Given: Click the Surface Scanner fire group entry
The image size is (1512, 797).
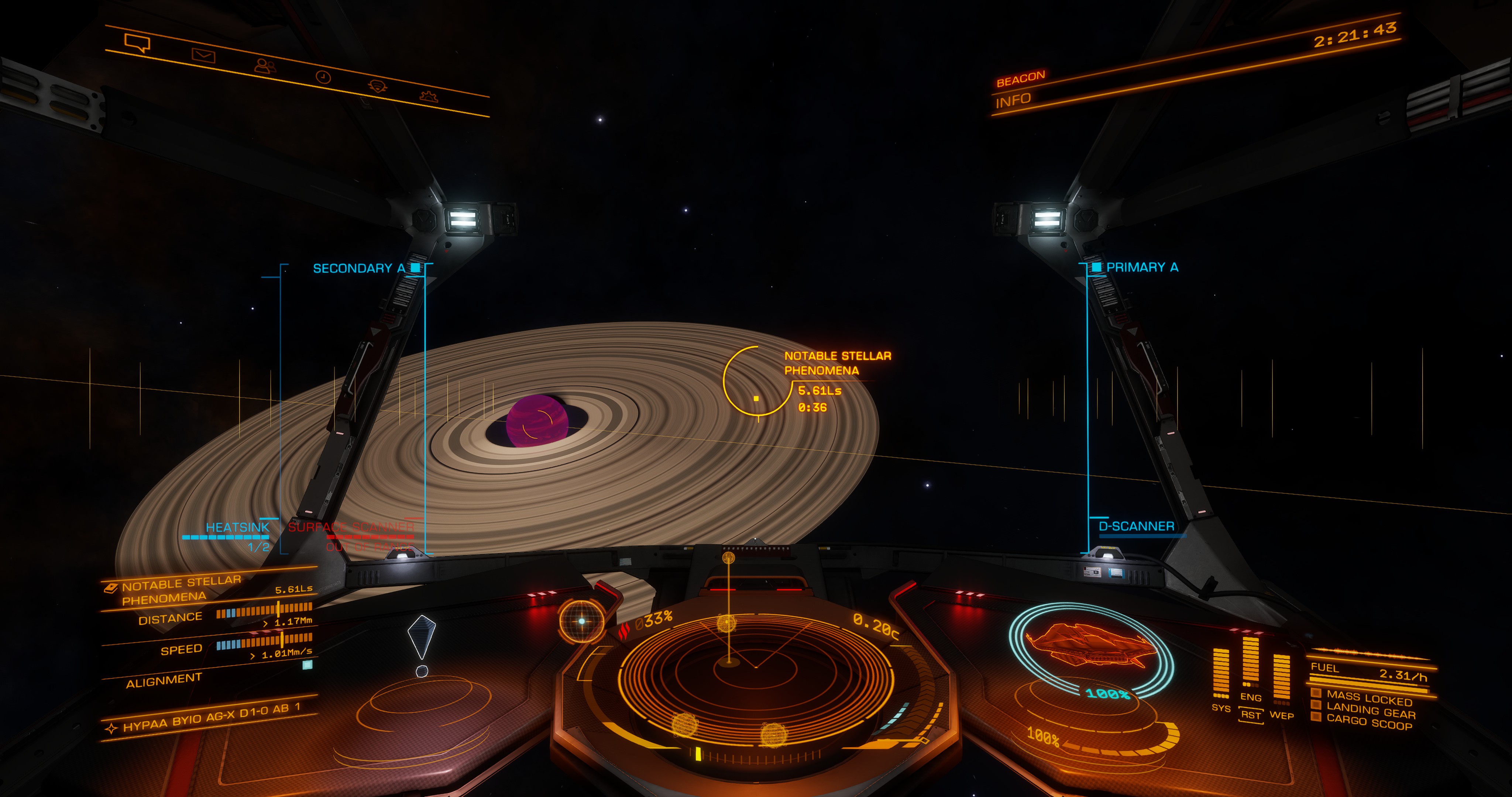Looking at the screenshot, I should pyautogui.click(x=351, y=527).
